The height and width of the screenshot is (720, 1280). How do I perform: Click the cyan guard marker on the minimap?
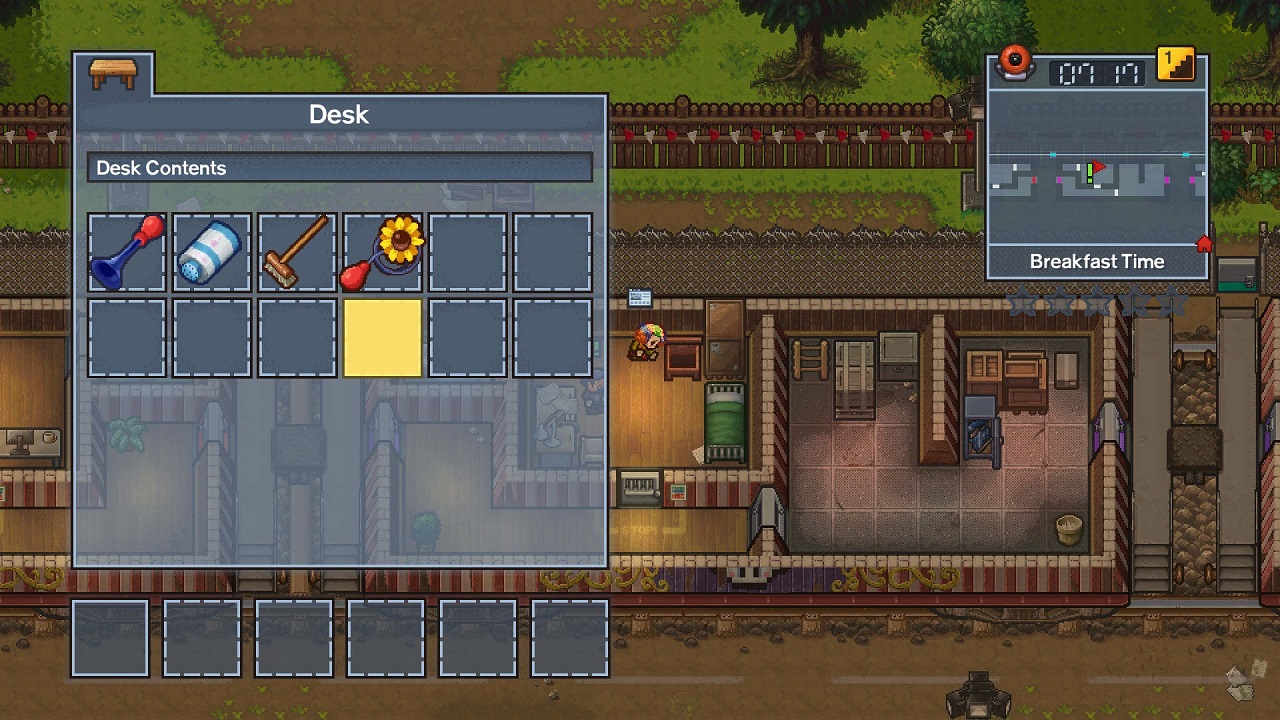click(1052, 154)
